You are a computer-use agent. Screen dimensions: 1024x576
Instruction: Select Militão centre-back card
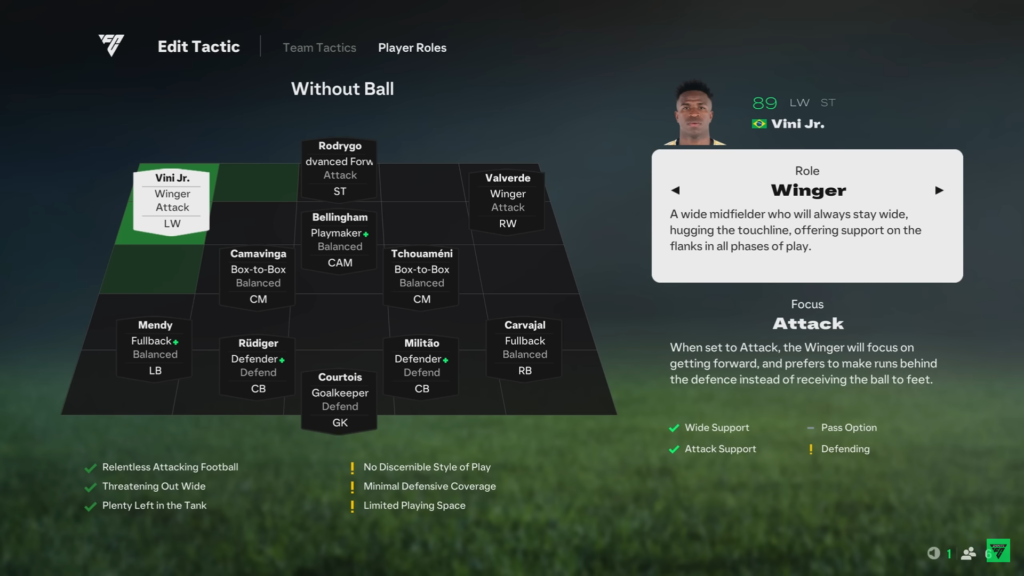(x=422, y=366)
